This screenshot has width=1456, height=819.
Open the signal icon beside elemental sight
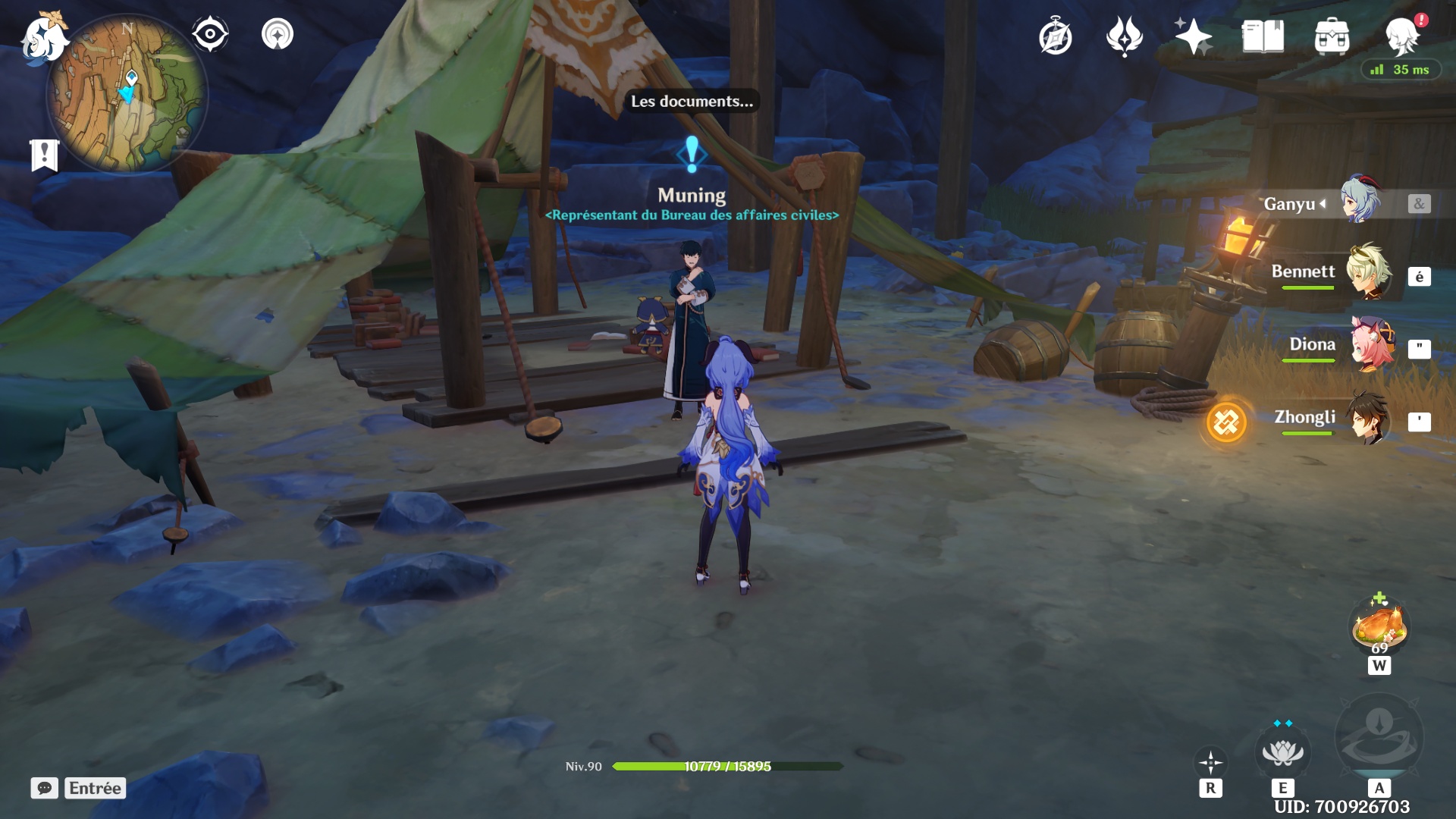[x=278, y=34]
